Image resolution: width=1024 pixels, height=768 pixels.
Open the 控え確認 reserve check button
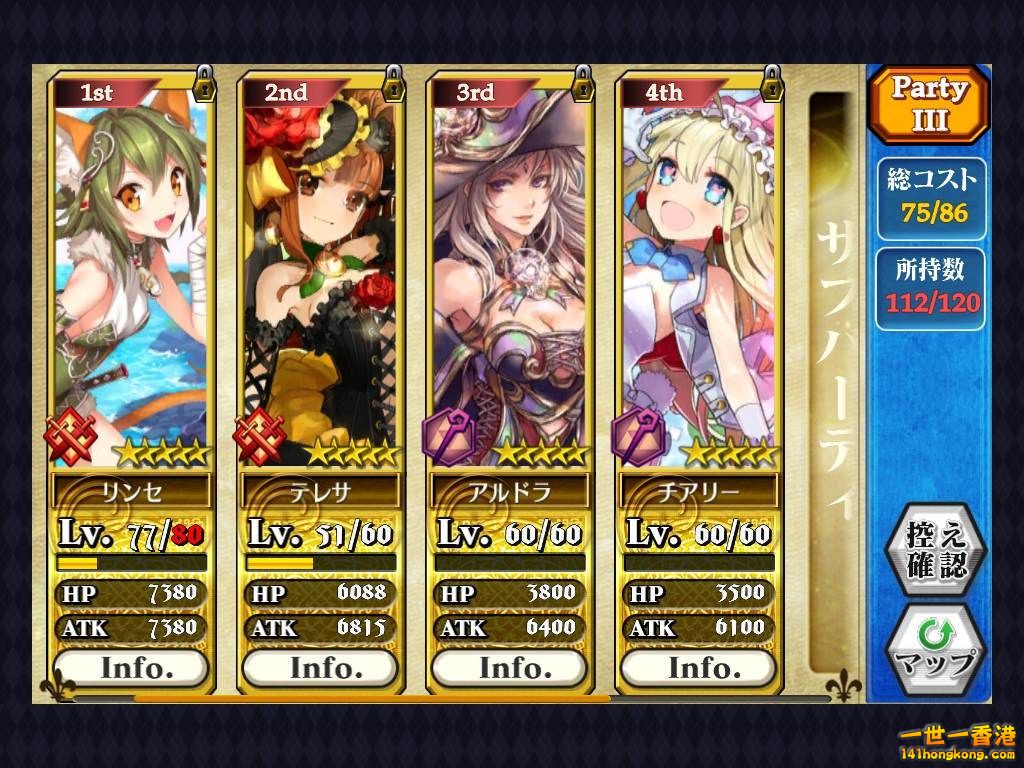click(937, 551)
